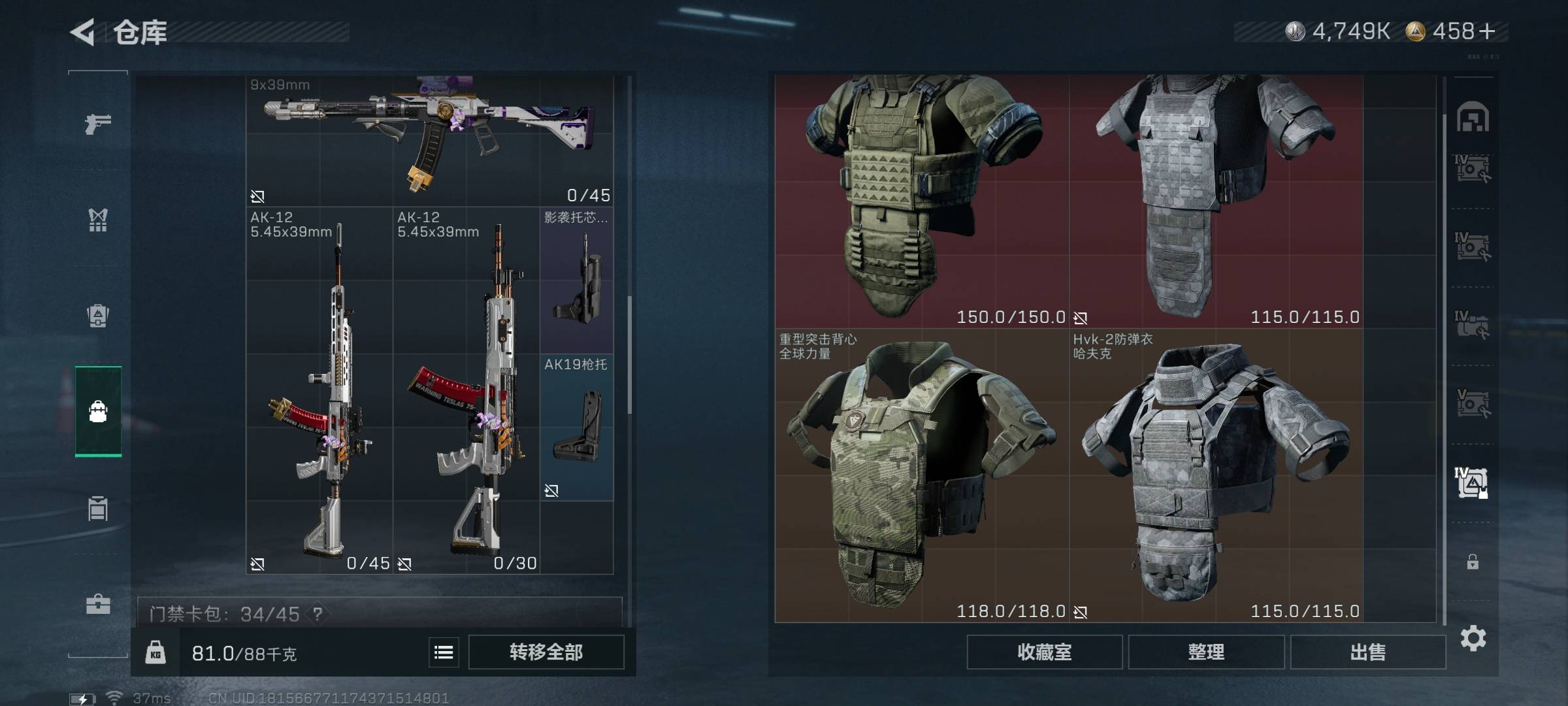Select the armored backpack category tab
Screen dimensions: 1568x706
[x=98, y=316]
